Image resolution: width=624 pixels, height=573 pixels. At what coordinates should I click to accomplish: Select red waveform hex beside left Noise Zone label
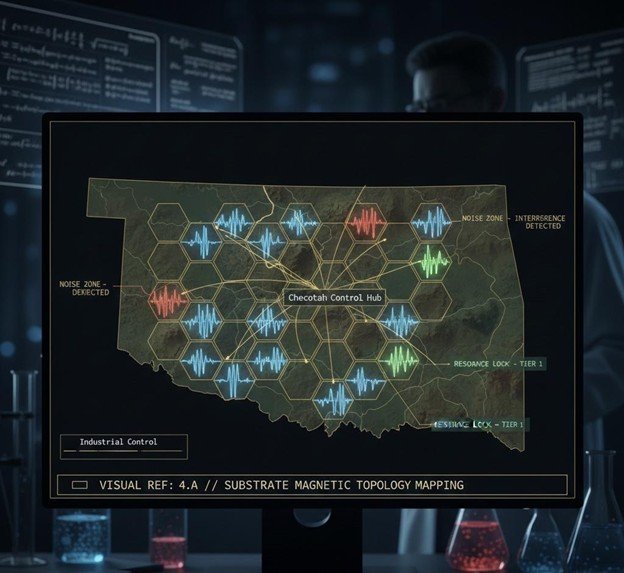[x=167, y=298]
